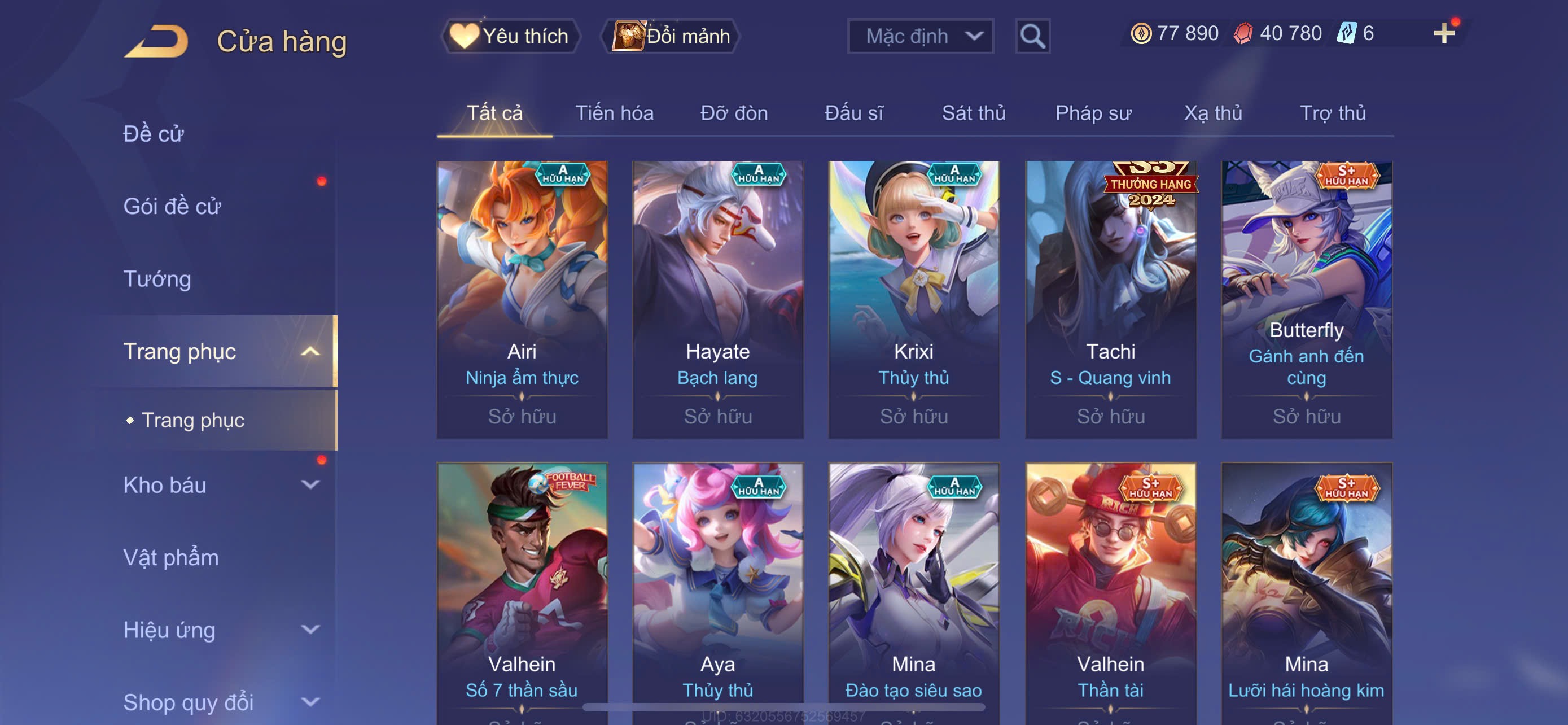Open the Tướng shop section

coord(157,279)
